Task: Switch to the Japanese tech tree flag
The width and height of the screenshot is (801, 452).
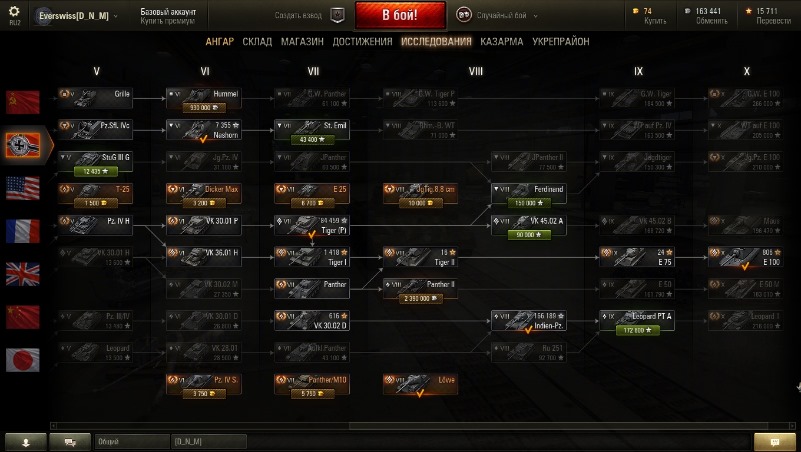Action: click(23, 360)
